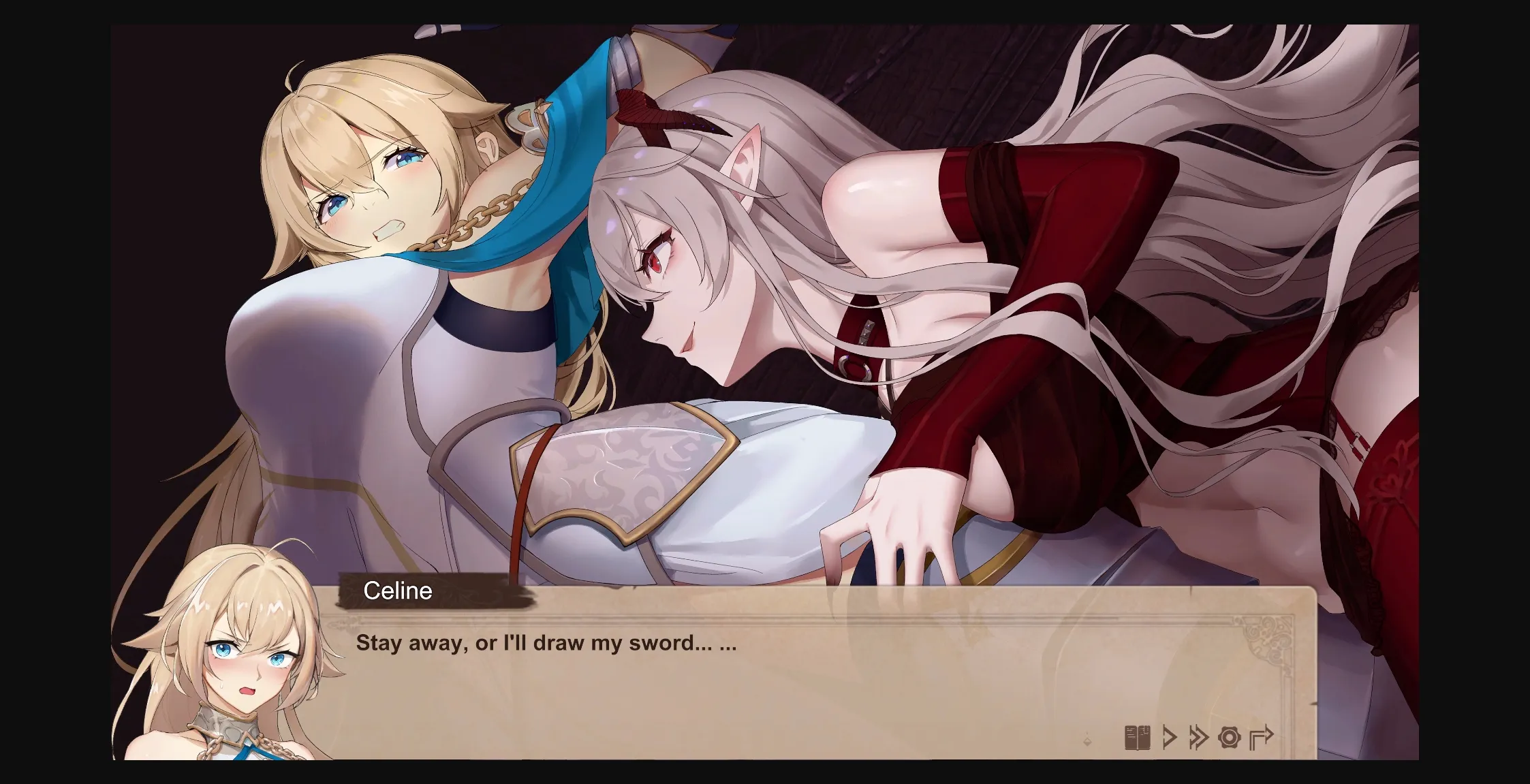Open the dialogue history log
Viewport: 1530px width, 784px height.
point(1137,738)
